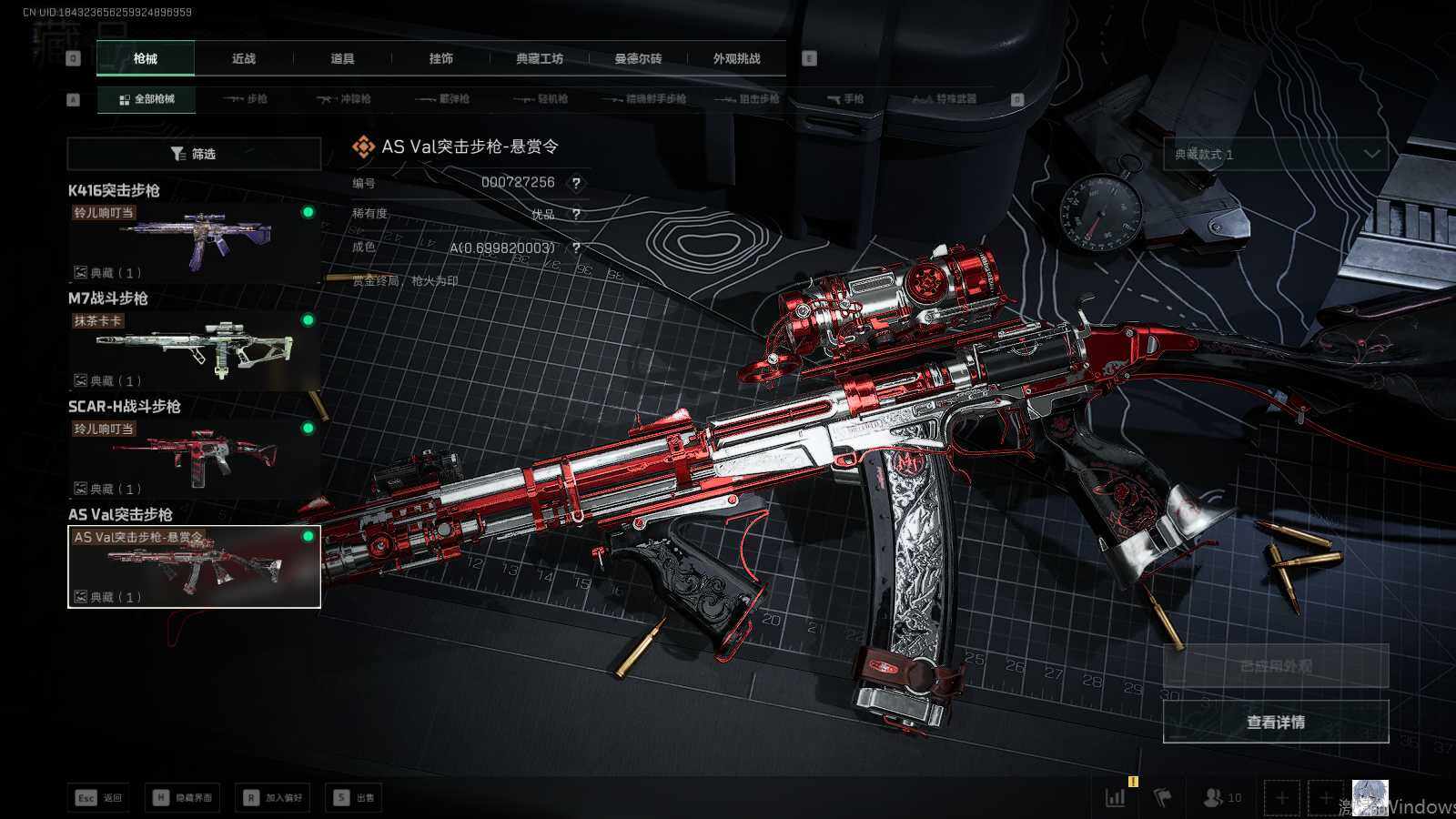
Task: Select the 曼德尔砖 tab
Action: tap(638, 59)
